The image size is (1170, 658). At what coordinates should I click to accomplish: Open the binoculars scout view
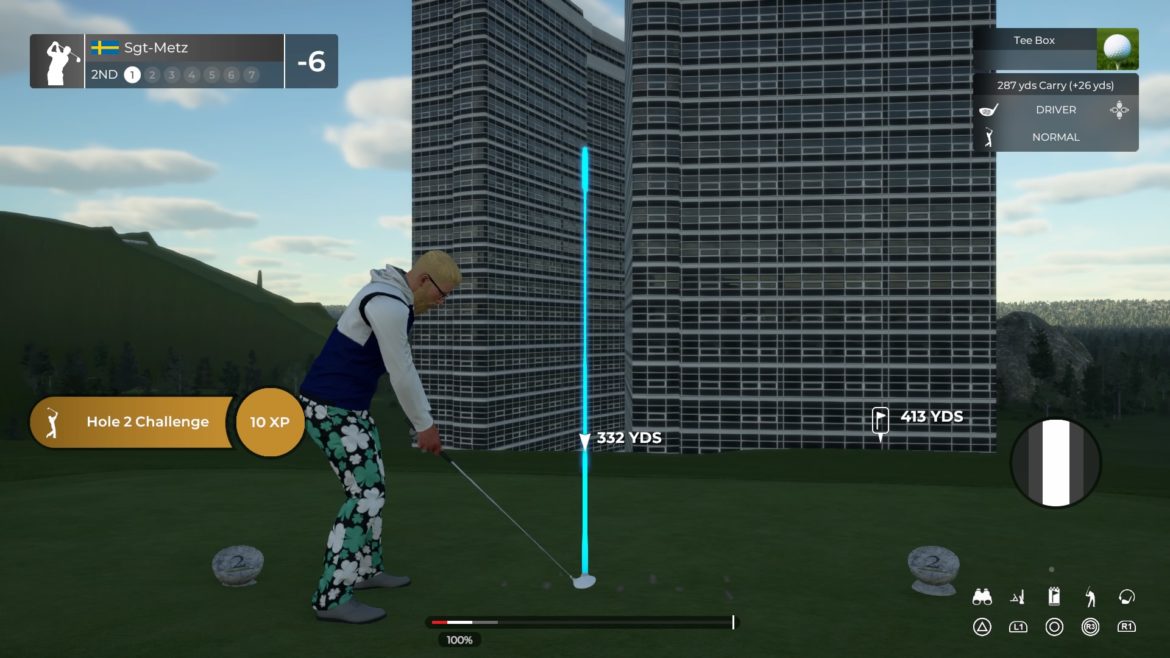click(x=982, y=597)
